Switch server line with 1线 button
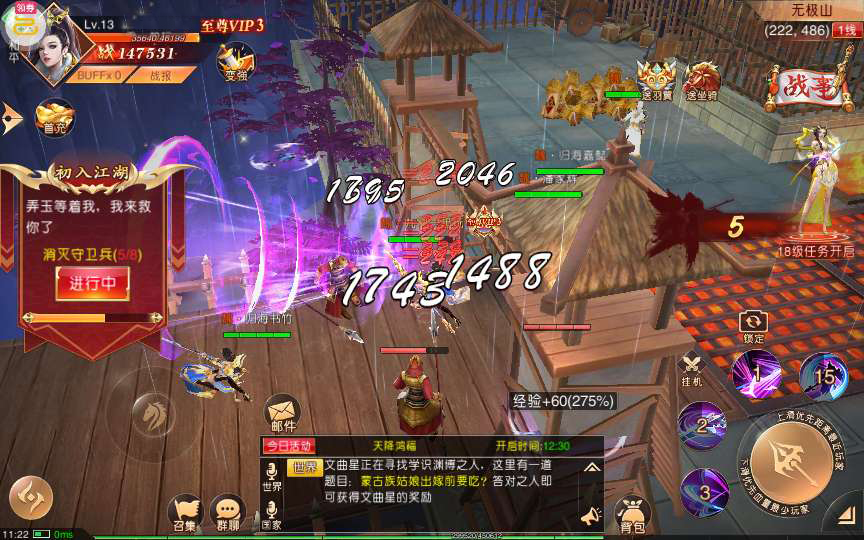This screenshot has width=864, height=540. (846, 31)
